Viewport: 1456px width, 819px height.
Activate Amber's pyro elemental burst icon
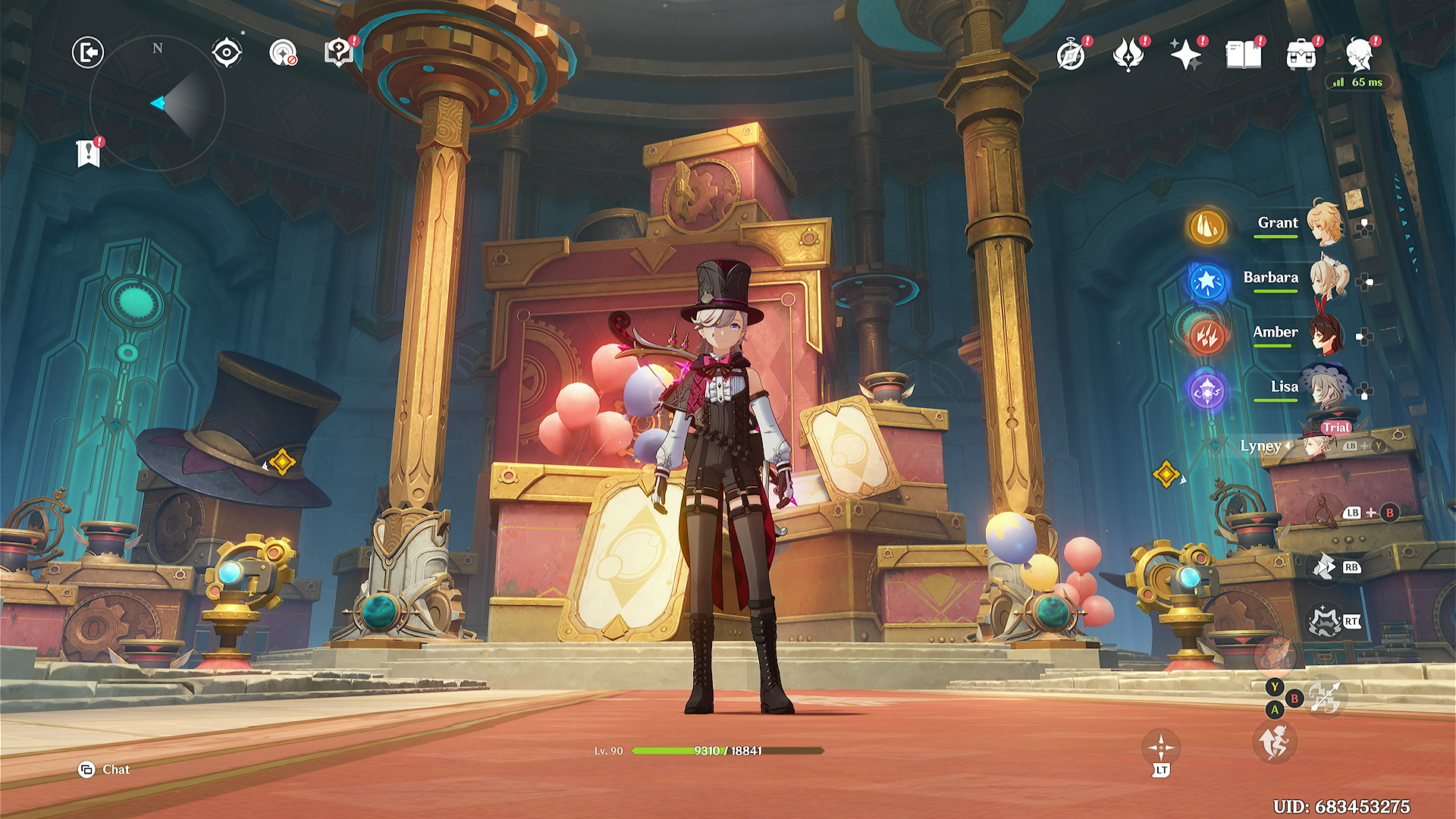click(x=1207, y=334)
